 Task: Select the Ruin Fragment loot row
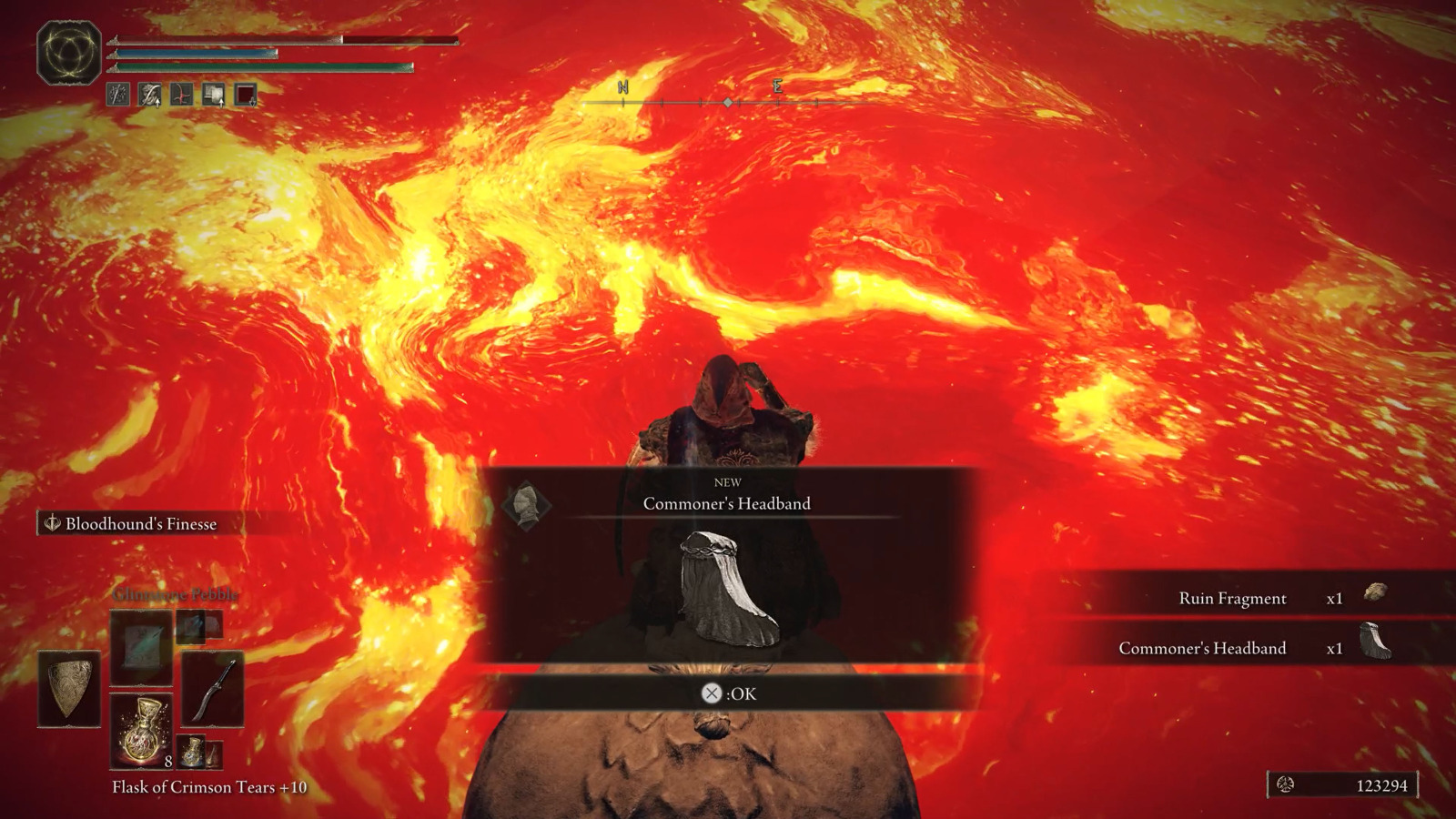click(x=1256, y=598)
